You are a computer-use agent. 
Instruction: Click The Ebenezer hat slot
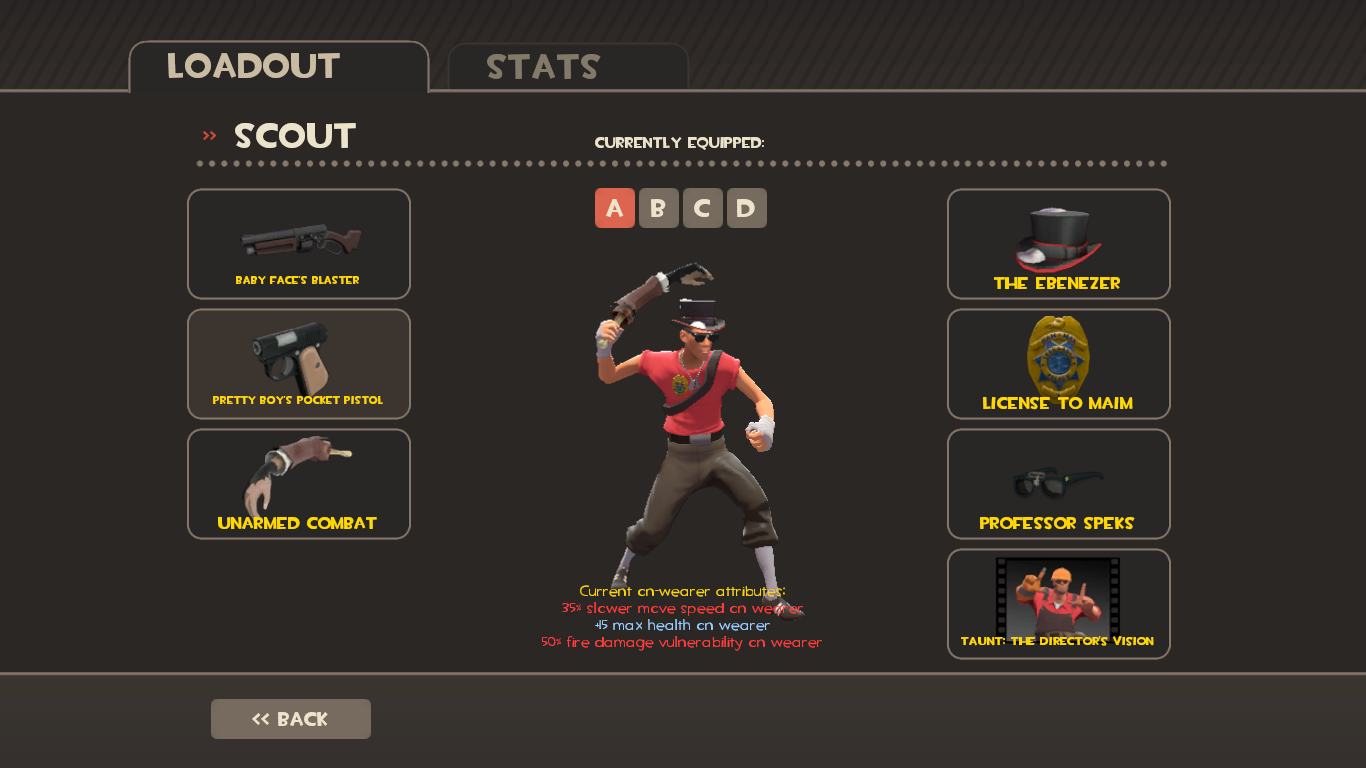coord(1058,243)
